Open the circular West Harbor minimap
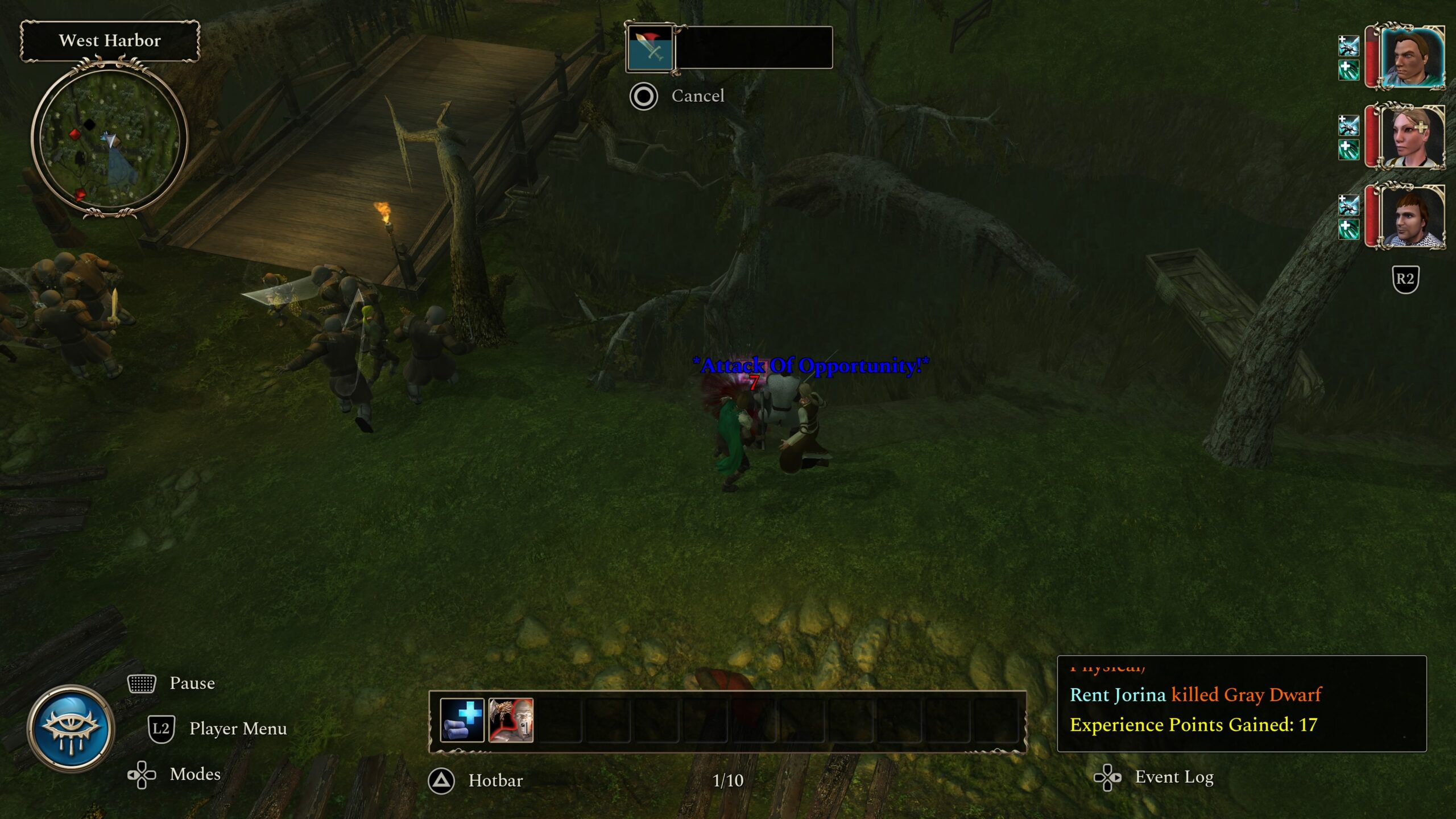Screen dimensions: 1456x819 (x=109, y=138)
